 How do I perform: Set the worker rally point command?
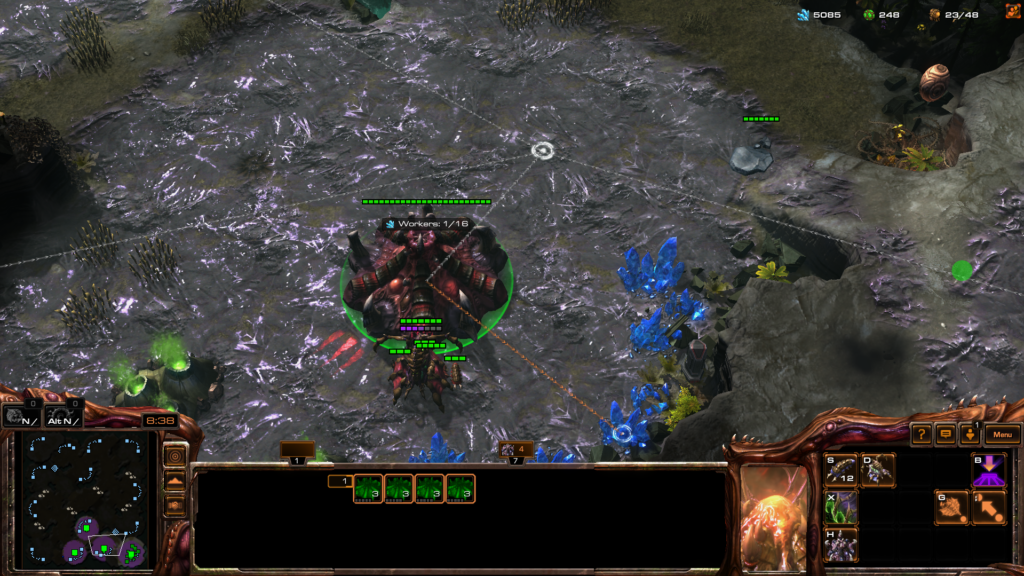[x=951, y=507]
